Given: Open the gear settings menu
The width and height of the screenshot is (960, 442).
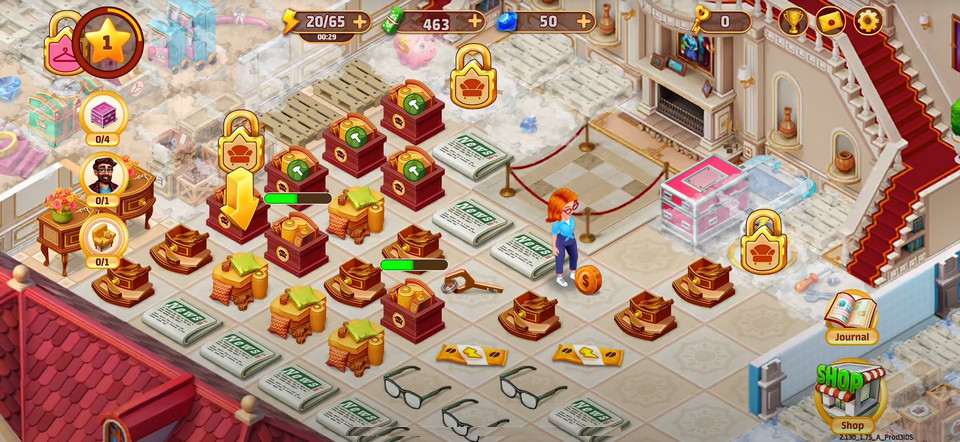Looking at the screenshot, I should [867, 21].
